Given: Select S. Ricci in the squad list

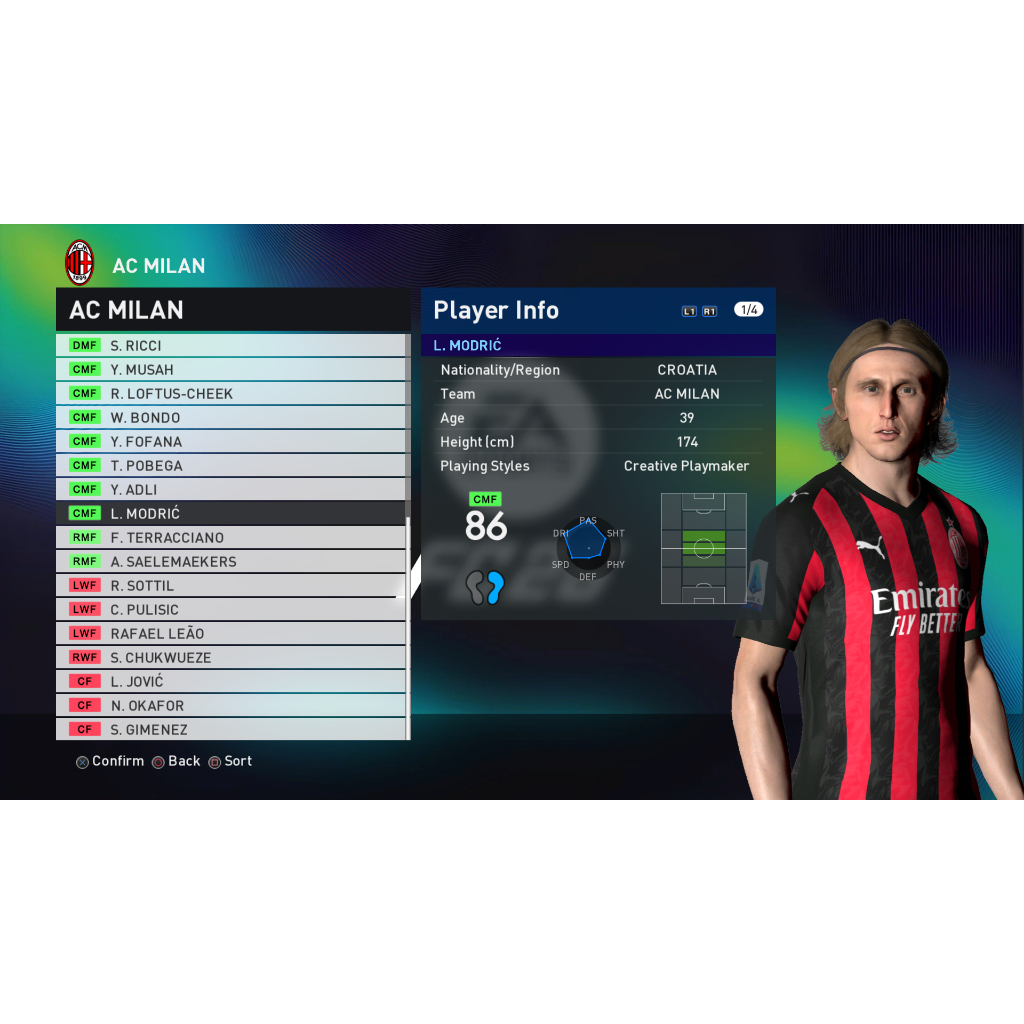Looking at the screenshot, I should coord(230,345).
